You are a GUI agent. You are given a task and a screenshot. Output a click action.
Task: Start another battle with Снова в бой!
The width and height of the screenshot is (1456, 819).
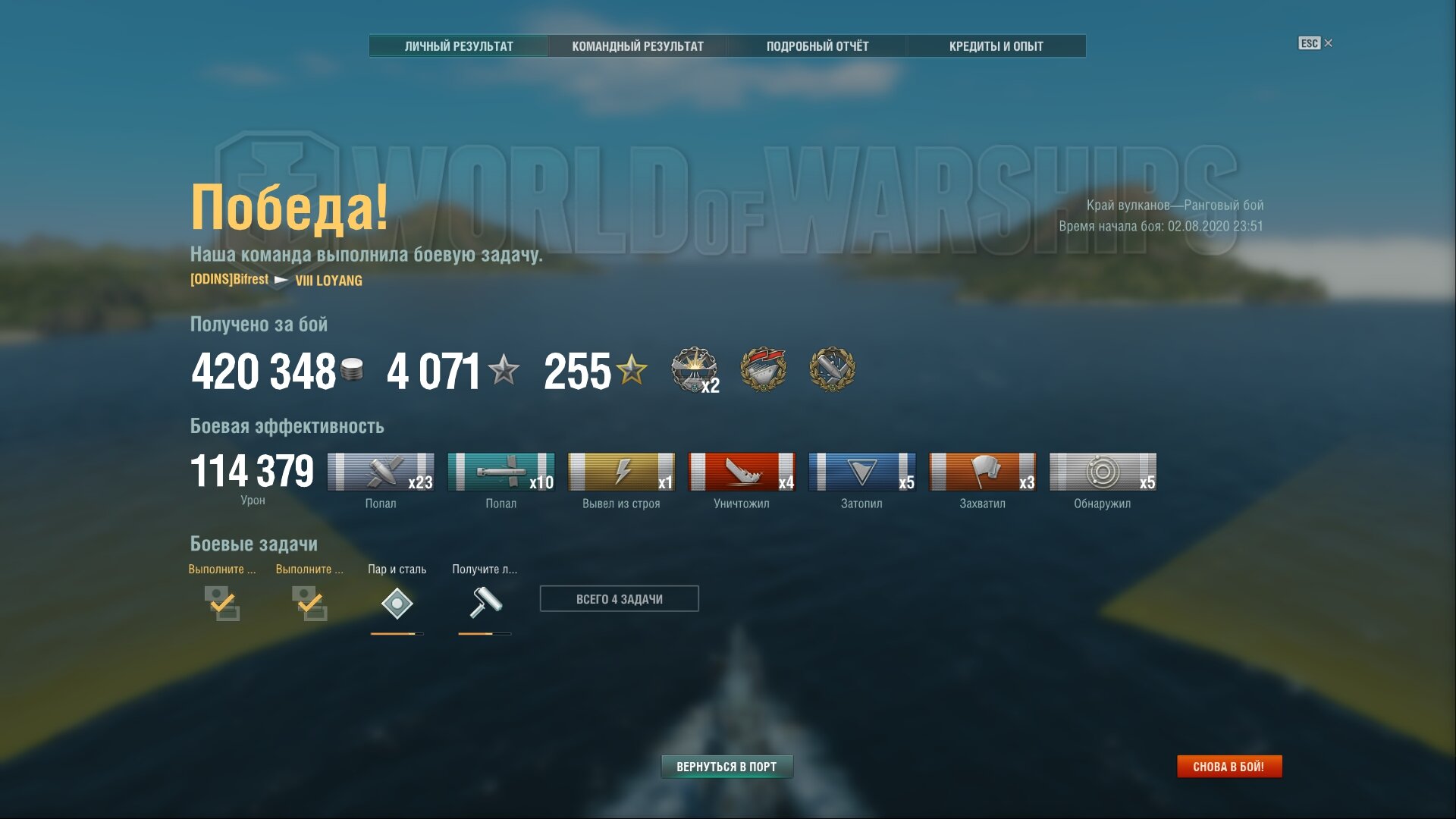click(x=1228, y=767)
